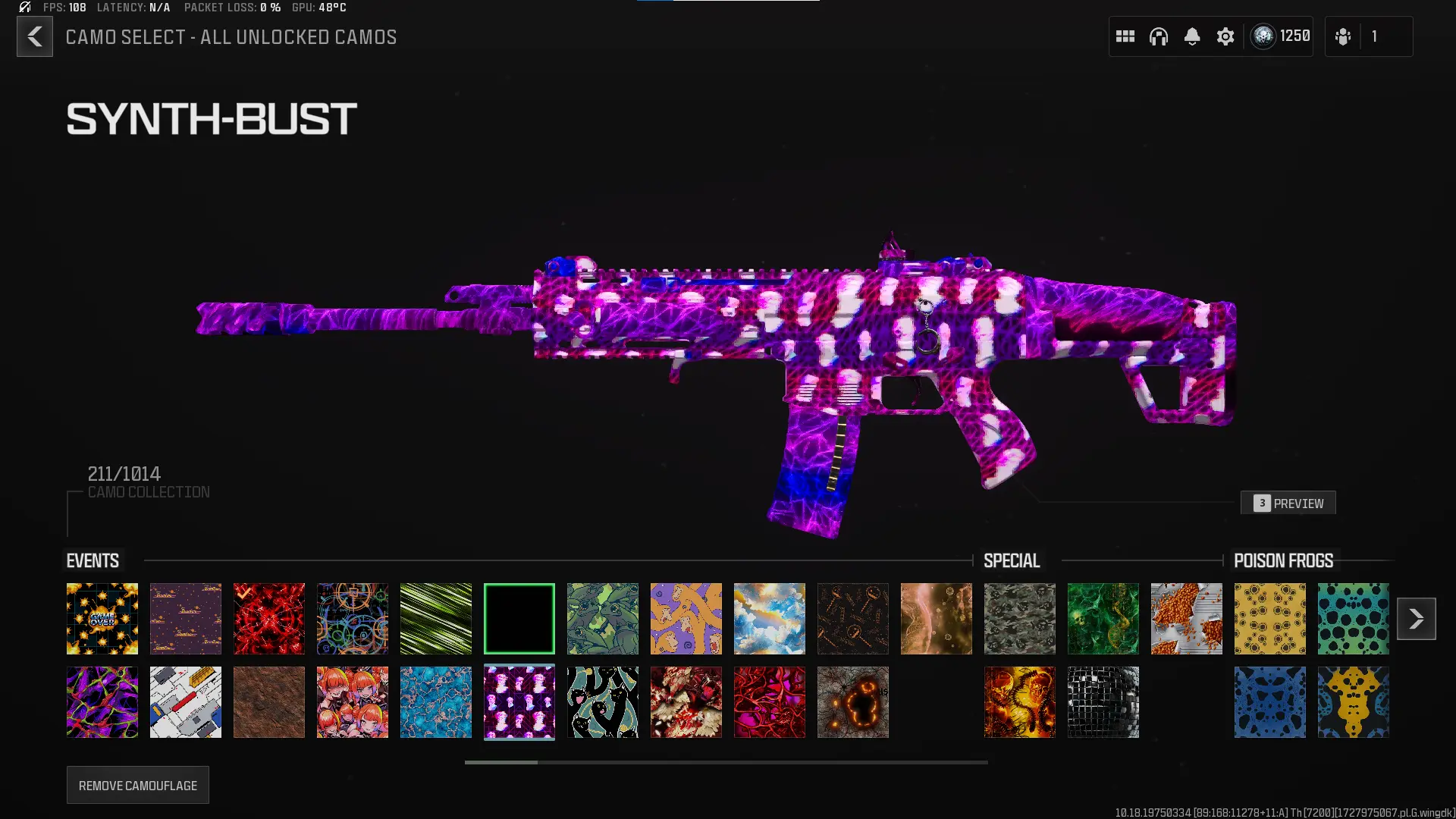Image resolution: width=1456 pixels, height=819 pixels.
Task: Select the SPECIAL category header
Action: pos(1012,560)
